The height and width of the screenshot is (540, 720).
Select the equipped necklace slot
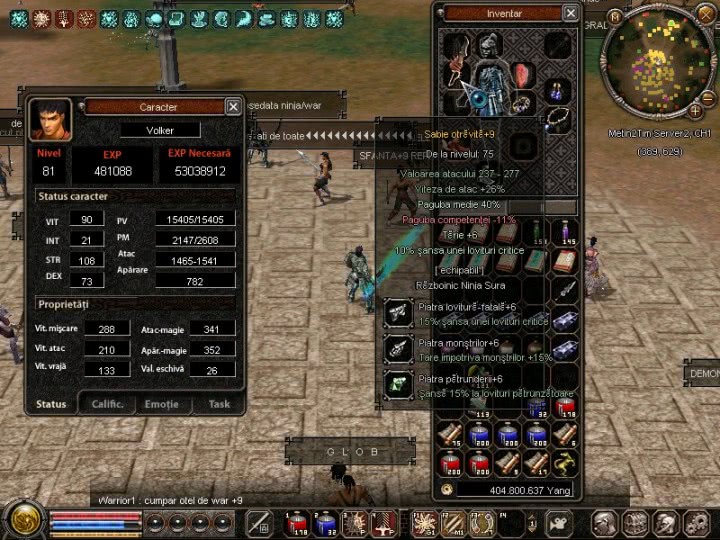click(x=558, y=118)
